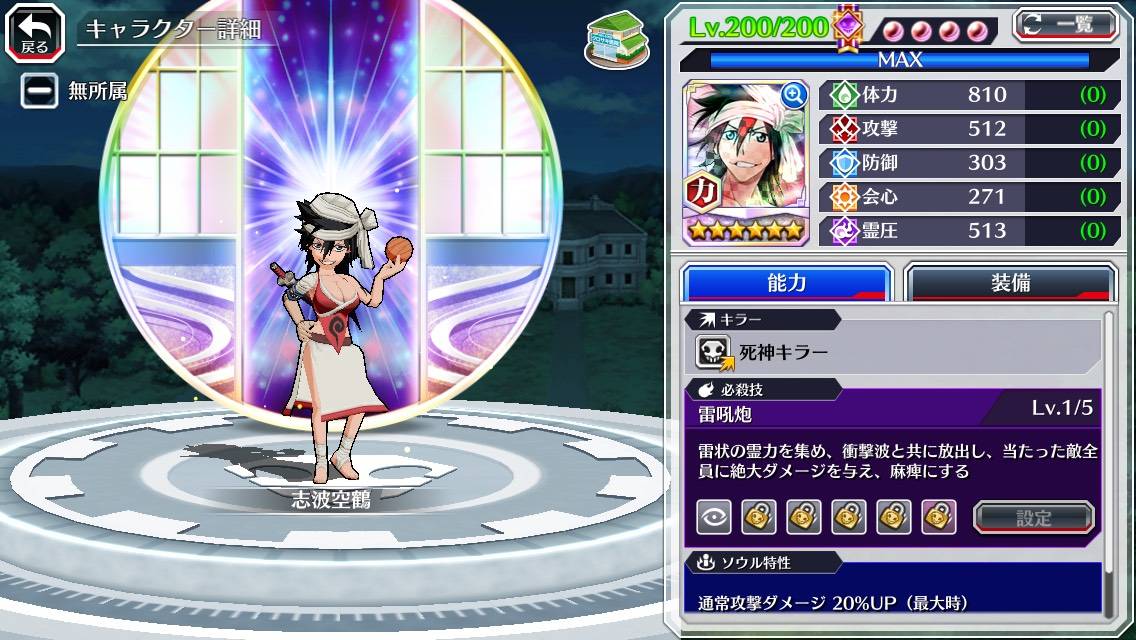This screenshot has height=640, width=1136.
Task: Toggle the 無所属 affiliation minus icon
Action: point(40,91)
